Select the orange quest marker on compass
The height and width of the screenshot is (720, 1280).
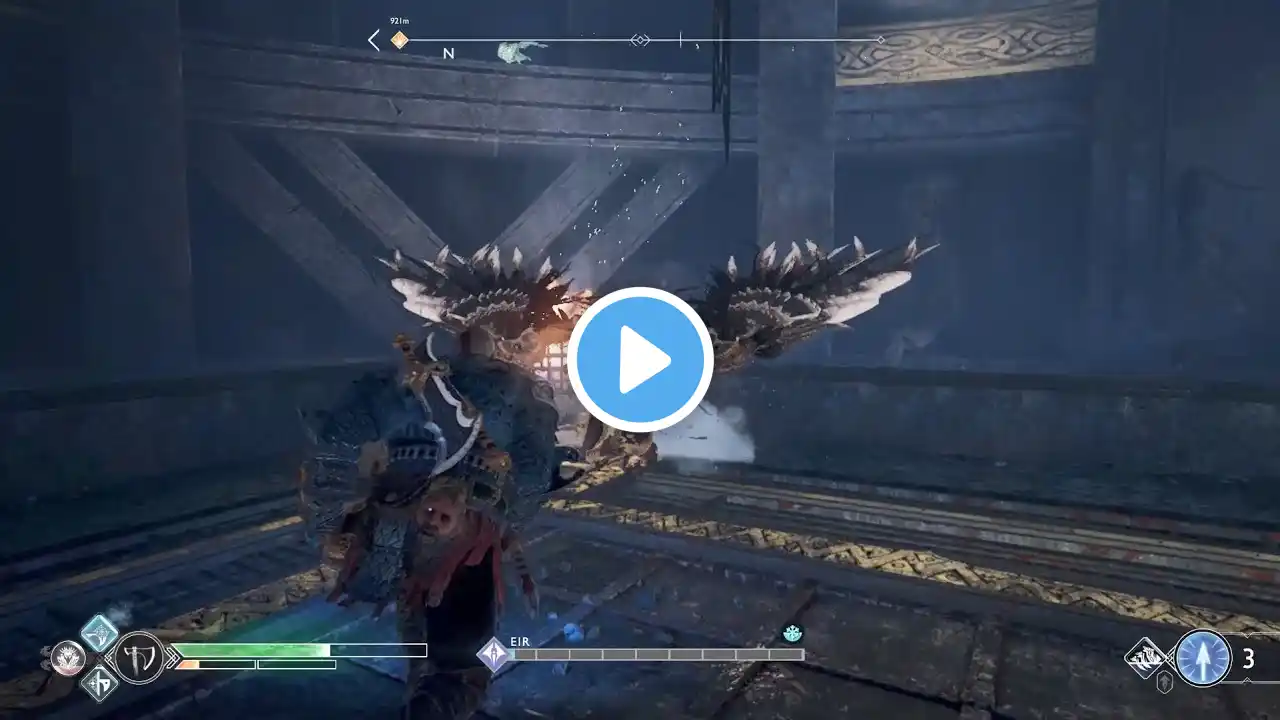pyautogui.click(x=399, y=40)
